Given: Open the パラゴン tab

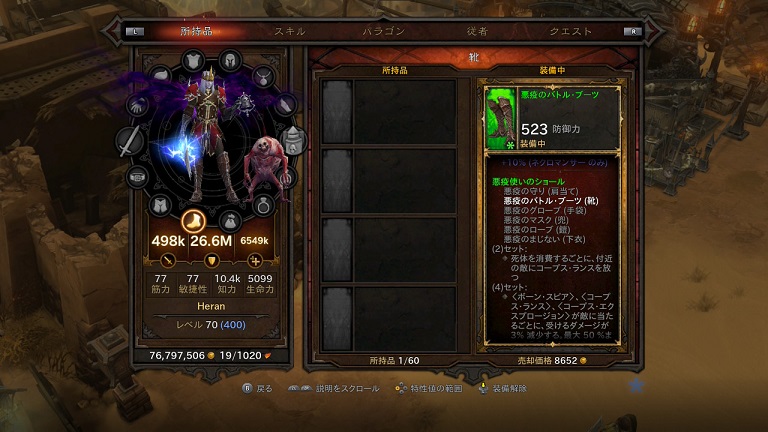Looking at the screenshot, I should pyautogui.click(x=384, y=31).
